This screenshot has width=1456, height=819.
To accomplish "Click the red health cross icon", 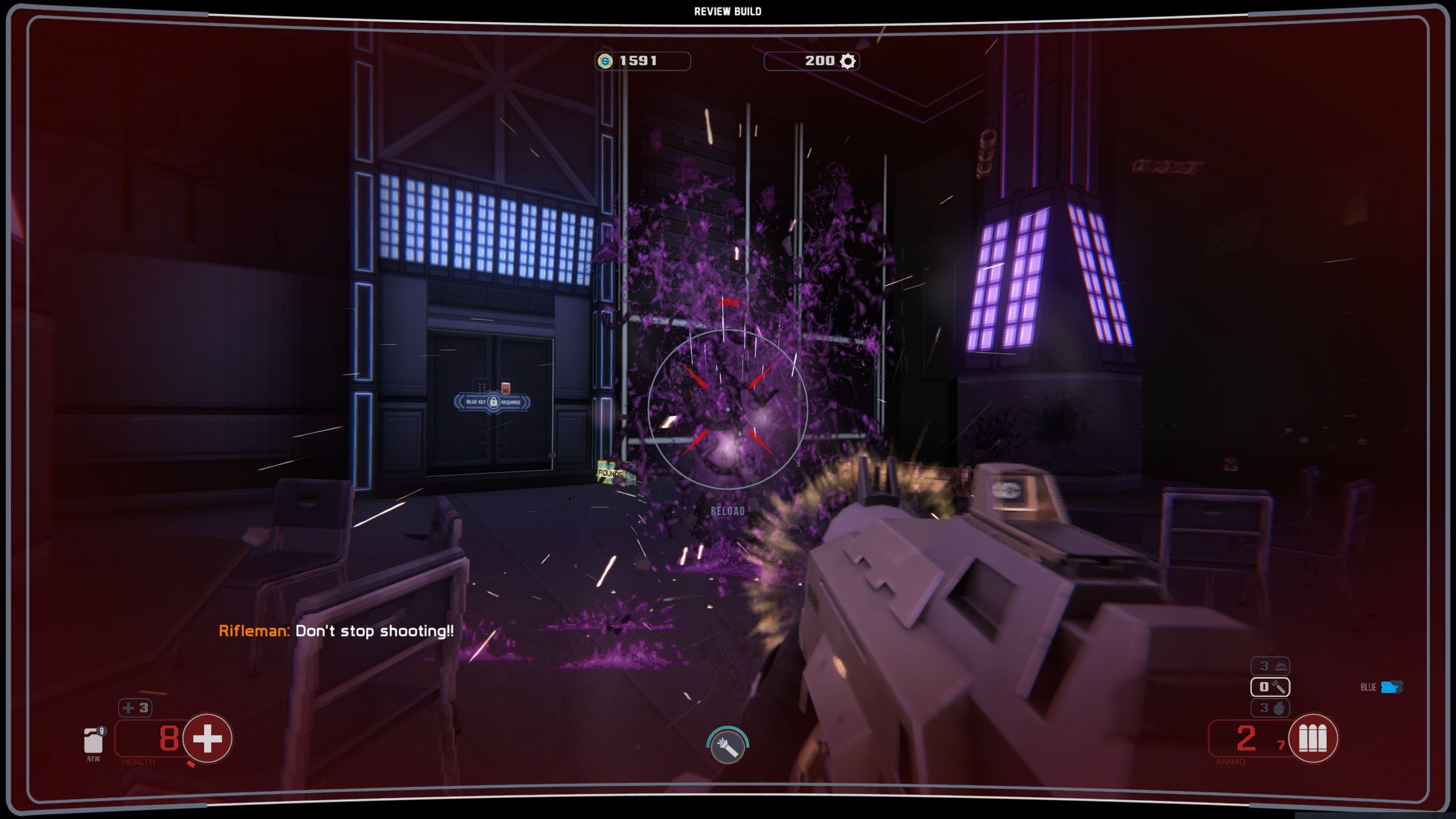I will [x=207, y=738].
